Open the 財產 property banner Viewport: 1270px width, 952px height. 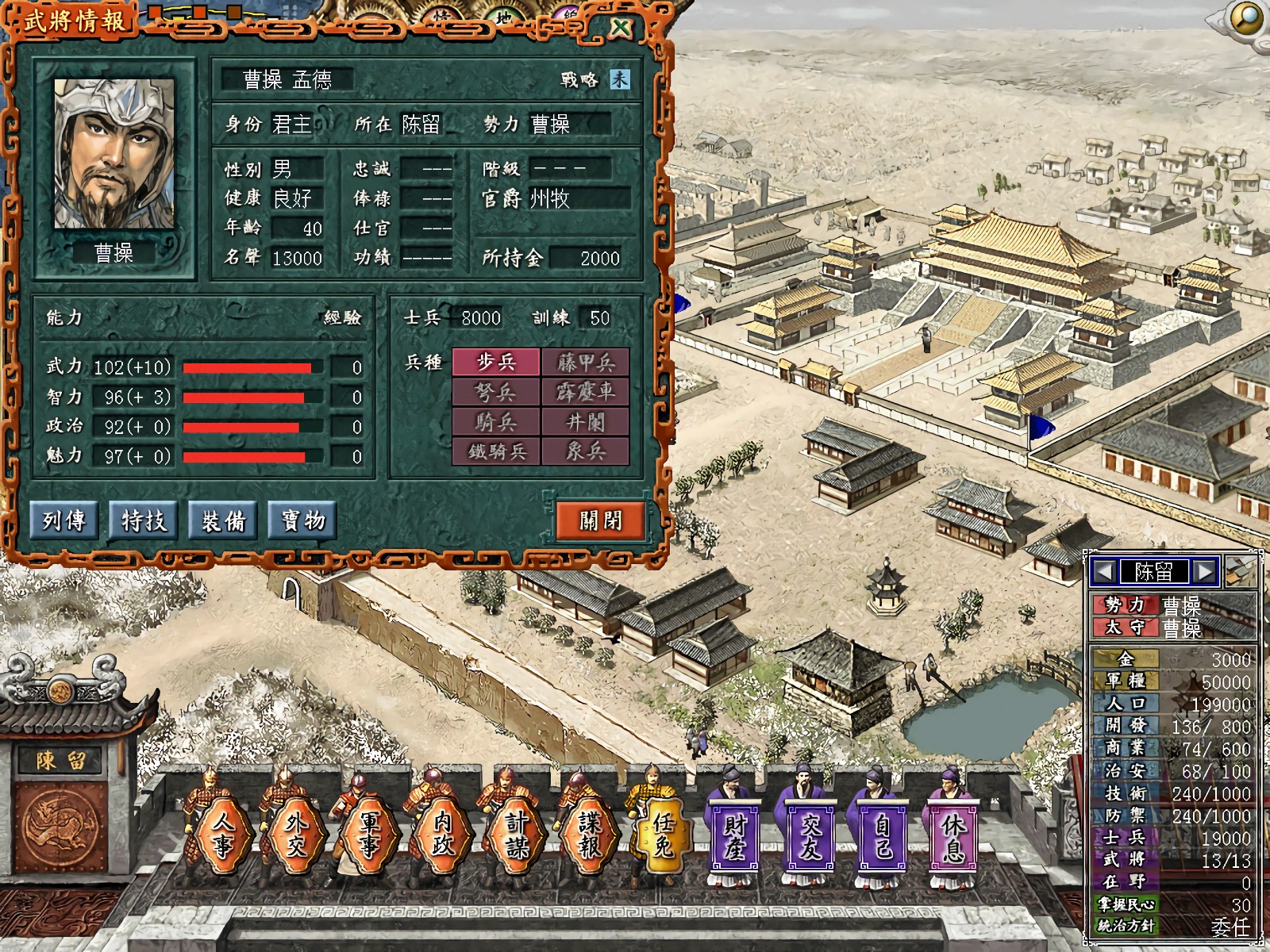click(735, 837)
